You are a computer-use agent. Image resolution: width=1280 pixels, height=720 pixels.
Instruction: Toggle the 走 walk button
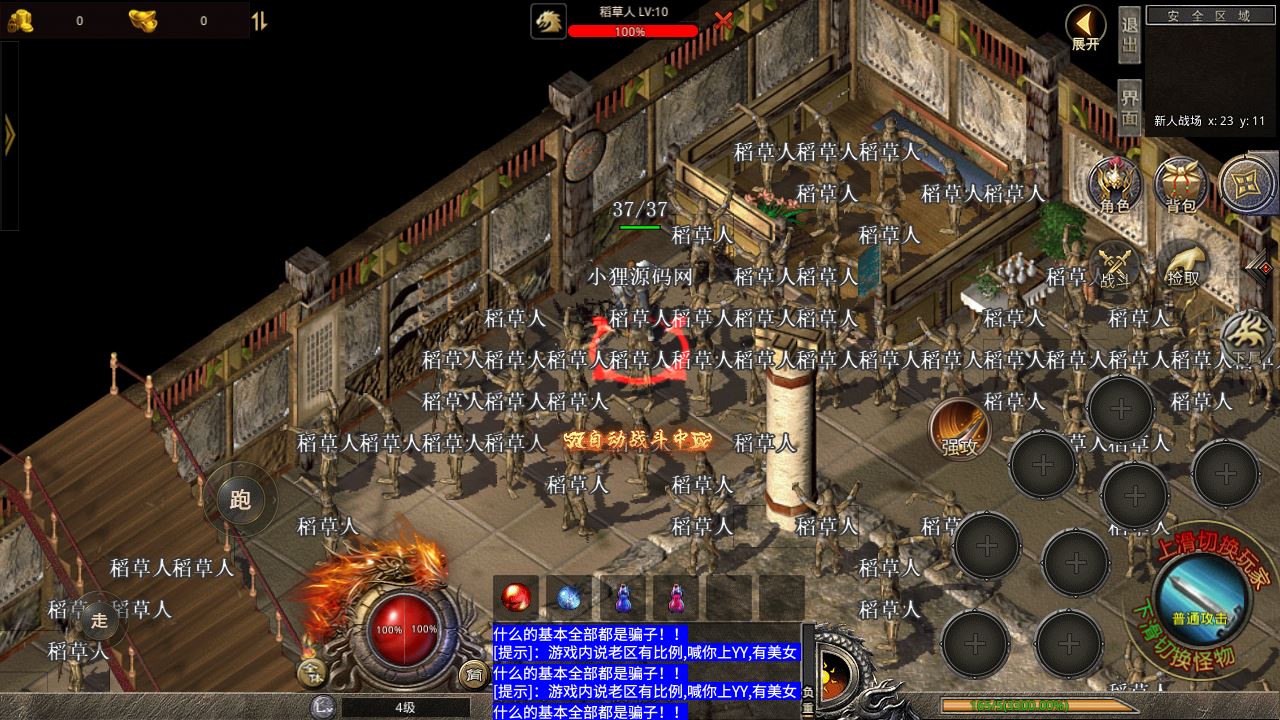coord(99,620)
